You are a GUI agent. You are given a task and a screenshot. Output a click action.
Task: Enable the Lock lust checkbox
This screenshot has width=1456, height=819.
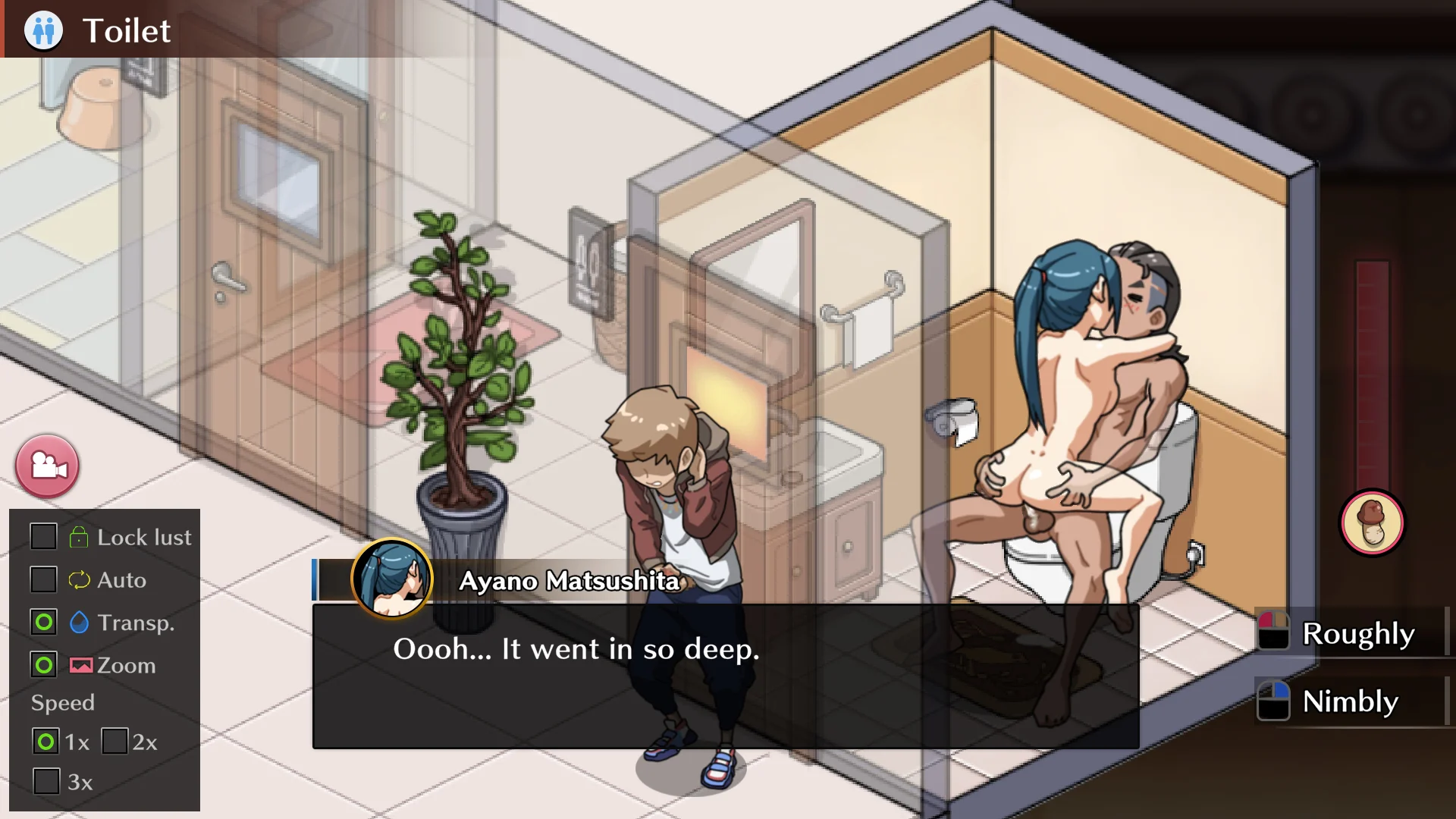43,537
